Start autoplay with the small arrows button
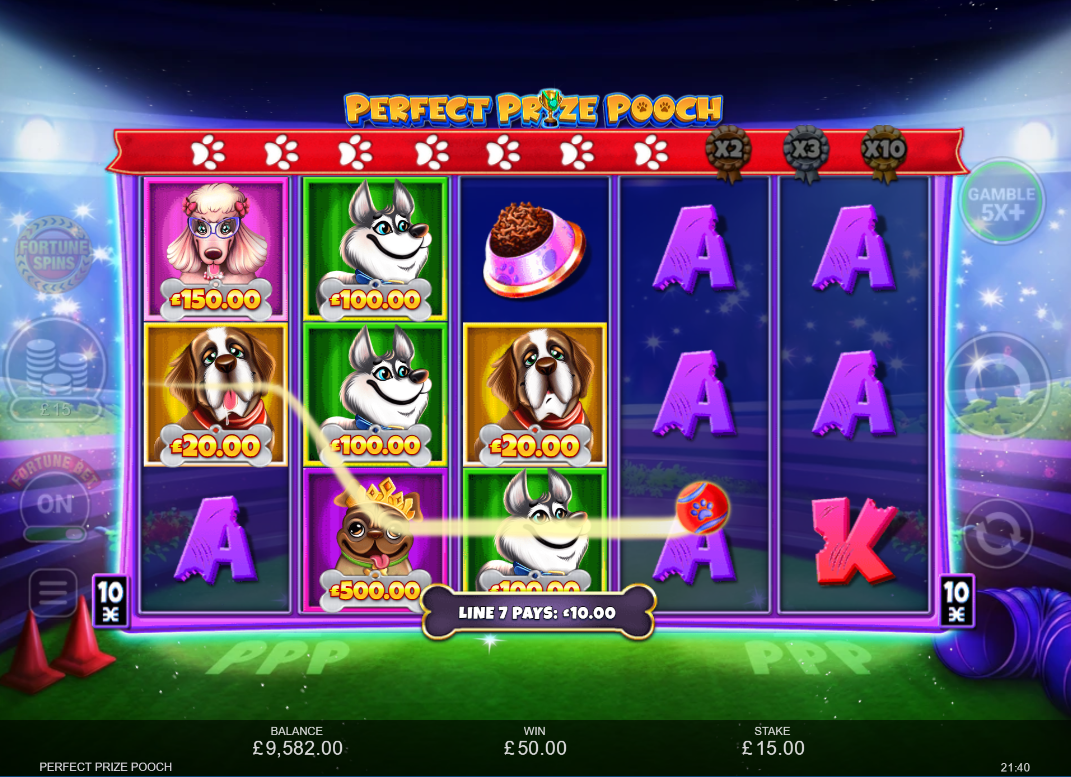The width and height of the screenshot is (1071, 777). [996, 534]
